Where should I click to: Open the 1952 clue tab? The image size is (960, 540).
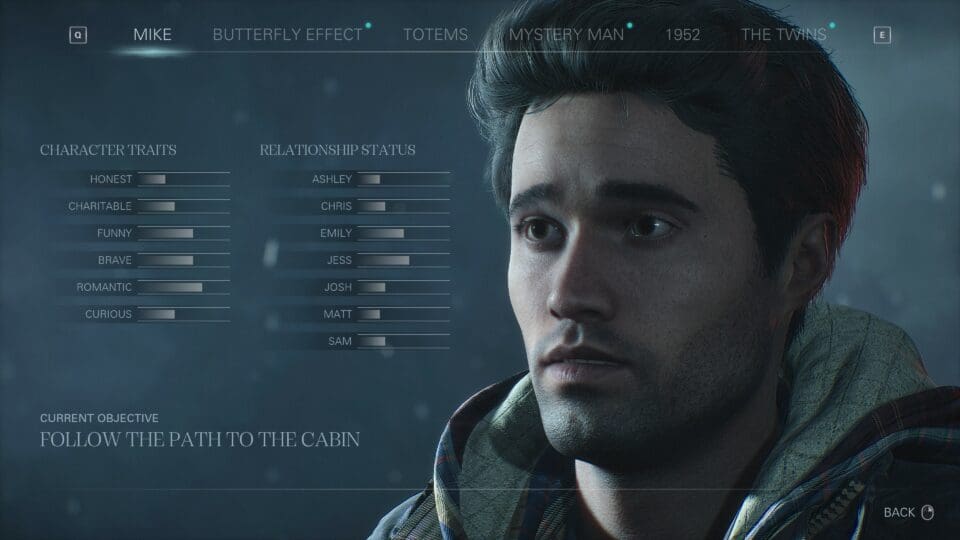pos(682,35)
